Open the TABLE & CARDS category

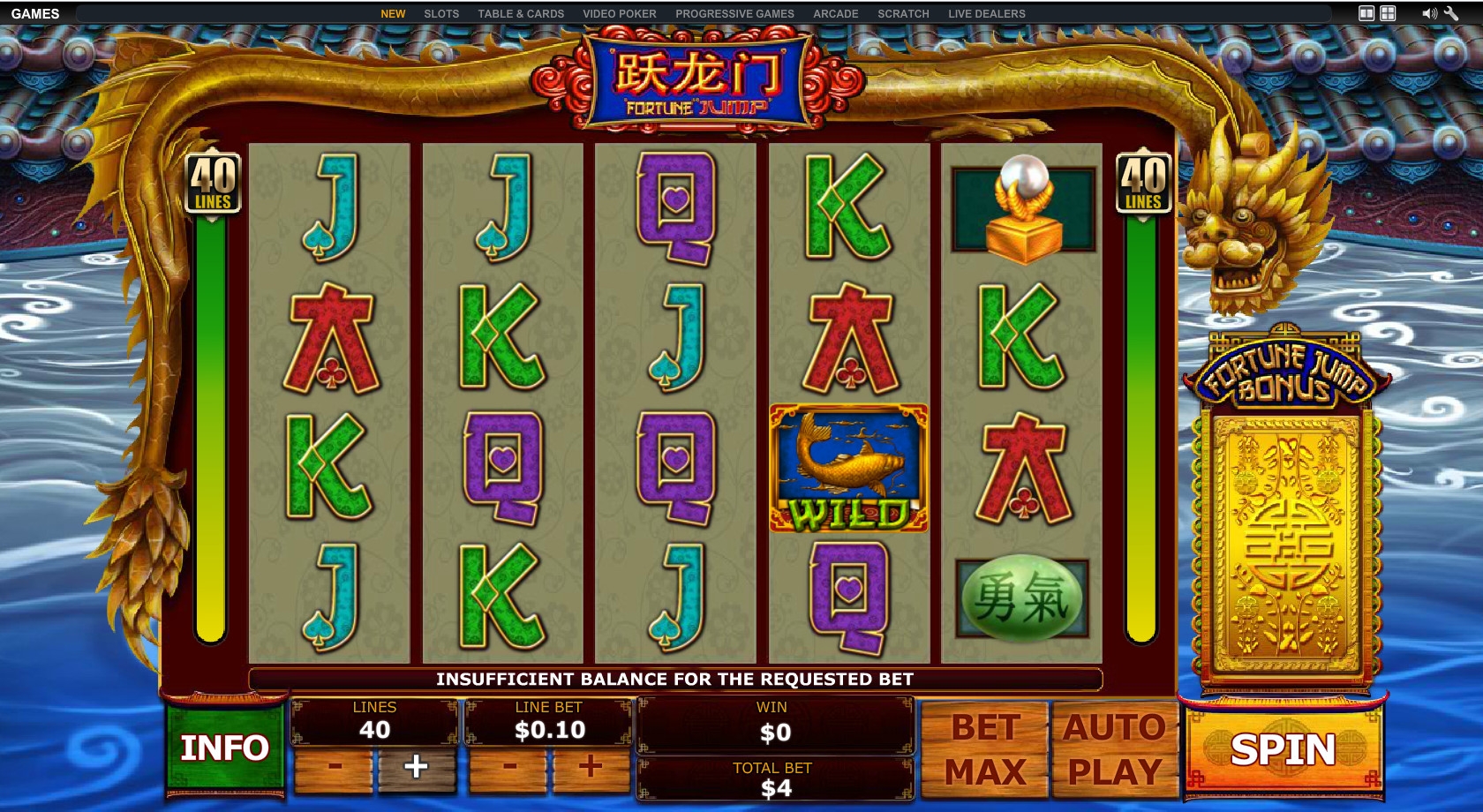(521, 14)
